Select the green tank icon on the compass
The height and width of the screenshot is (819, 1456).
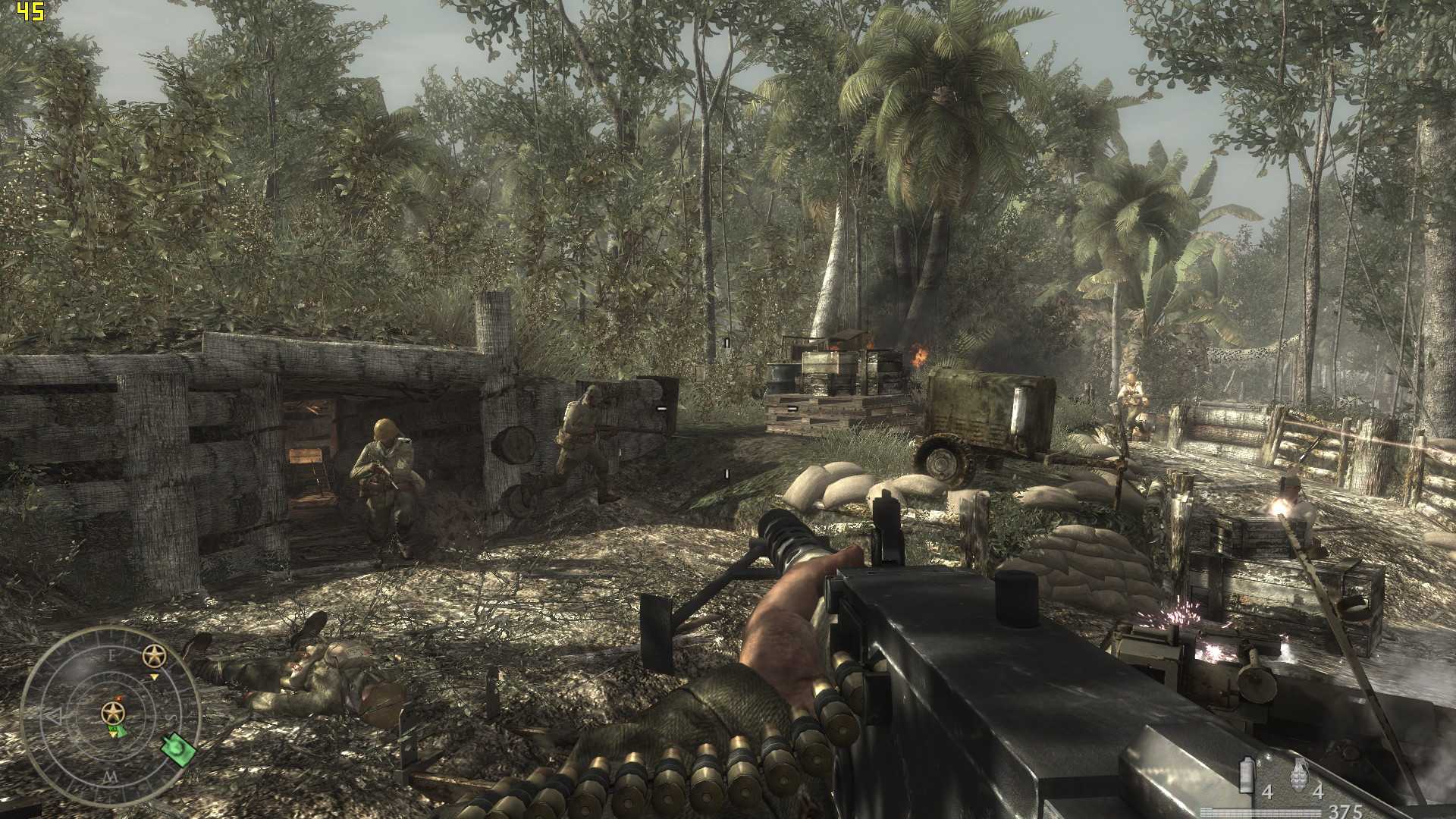click(x=178, y=749)
